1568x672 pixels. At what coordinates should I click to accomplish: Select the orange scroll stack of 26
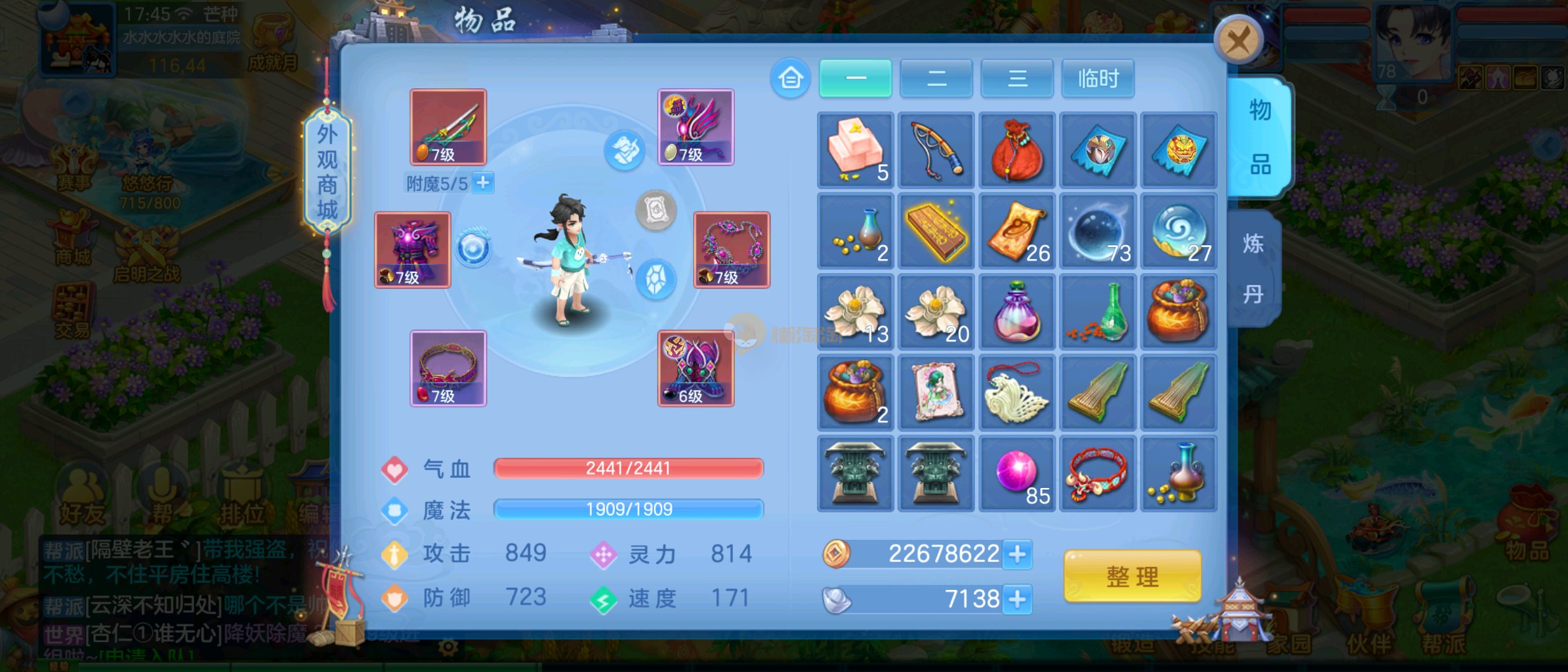click(x=1017, y=231)
